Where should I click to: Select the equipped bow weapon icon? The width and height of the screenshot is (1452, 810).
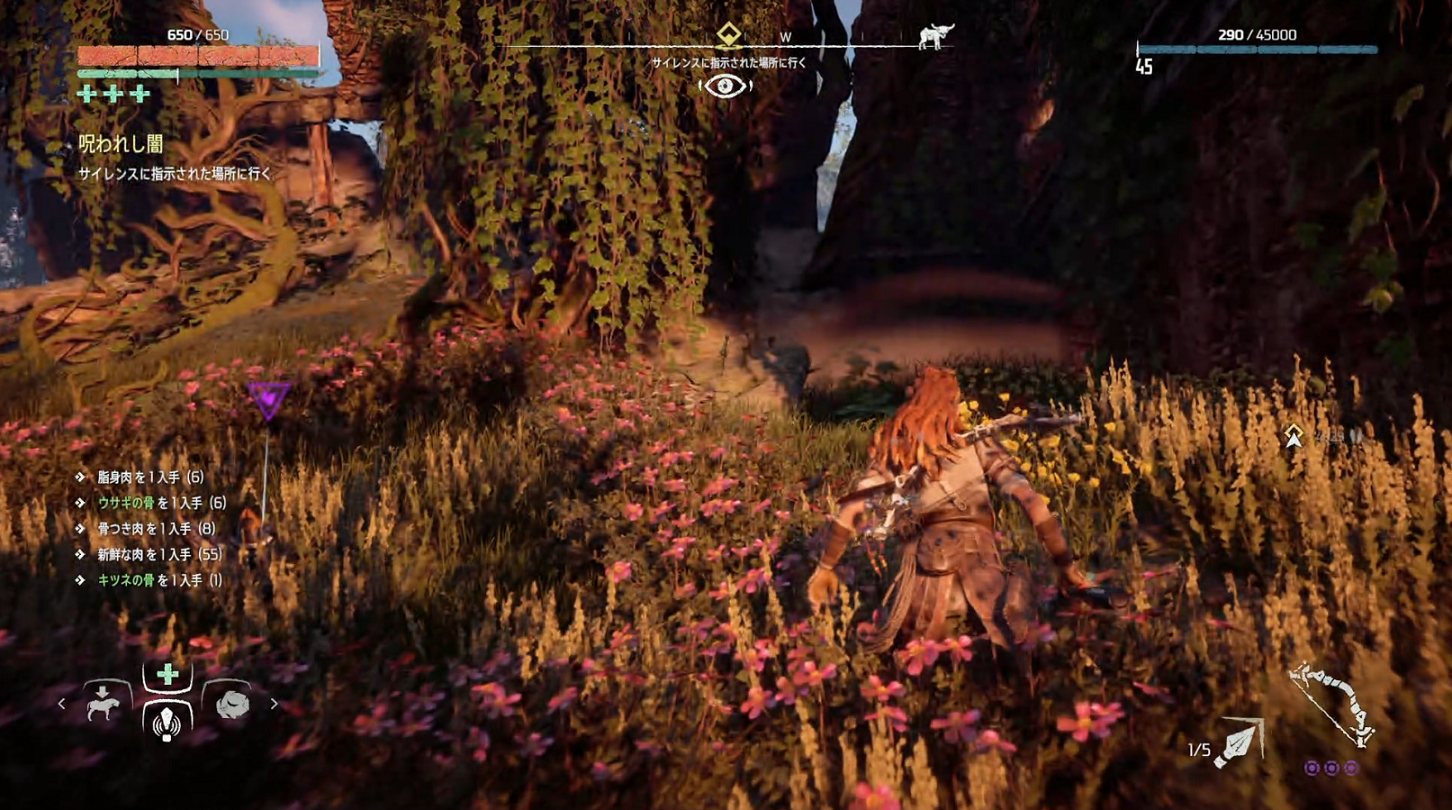coord(1332,705)
